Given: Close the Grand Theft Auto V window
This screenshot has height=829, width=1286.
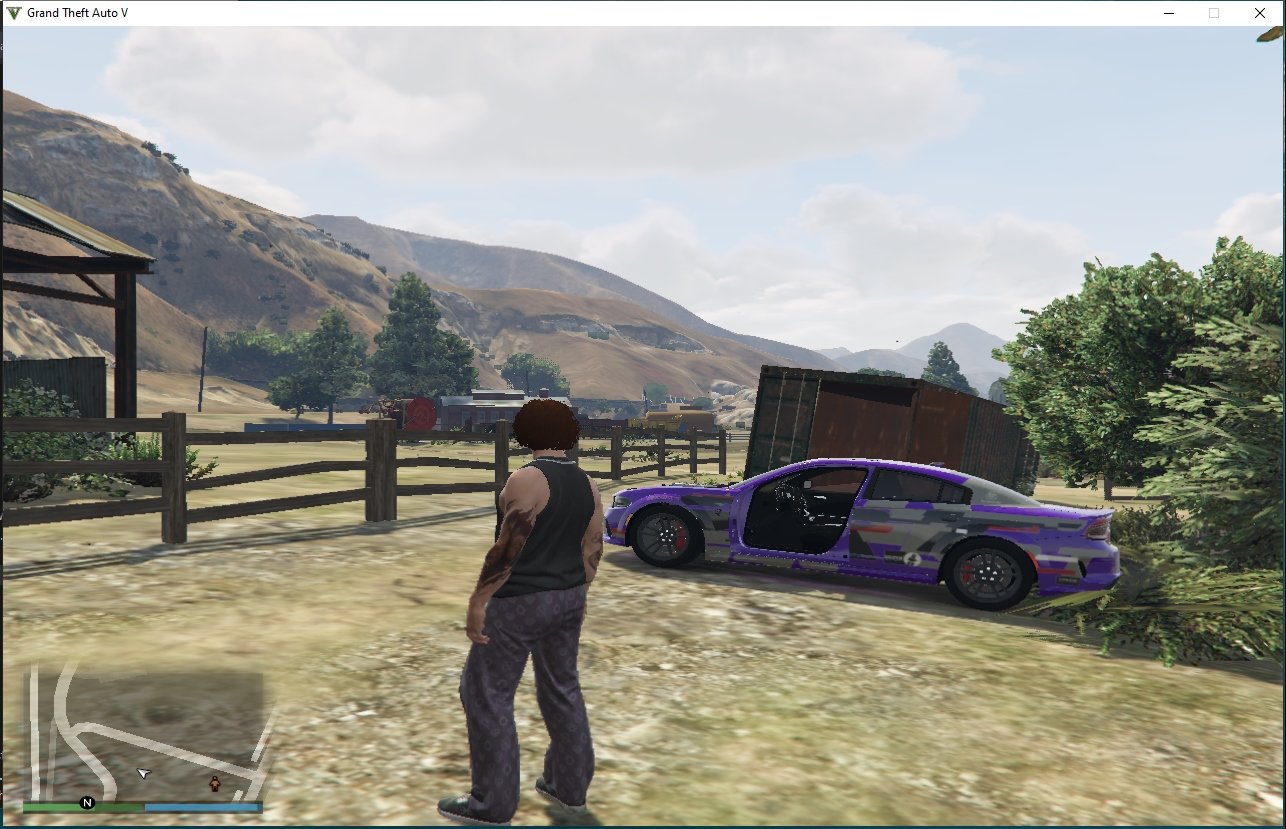Looking at the screenshot, I should (x=1259, y=13).
